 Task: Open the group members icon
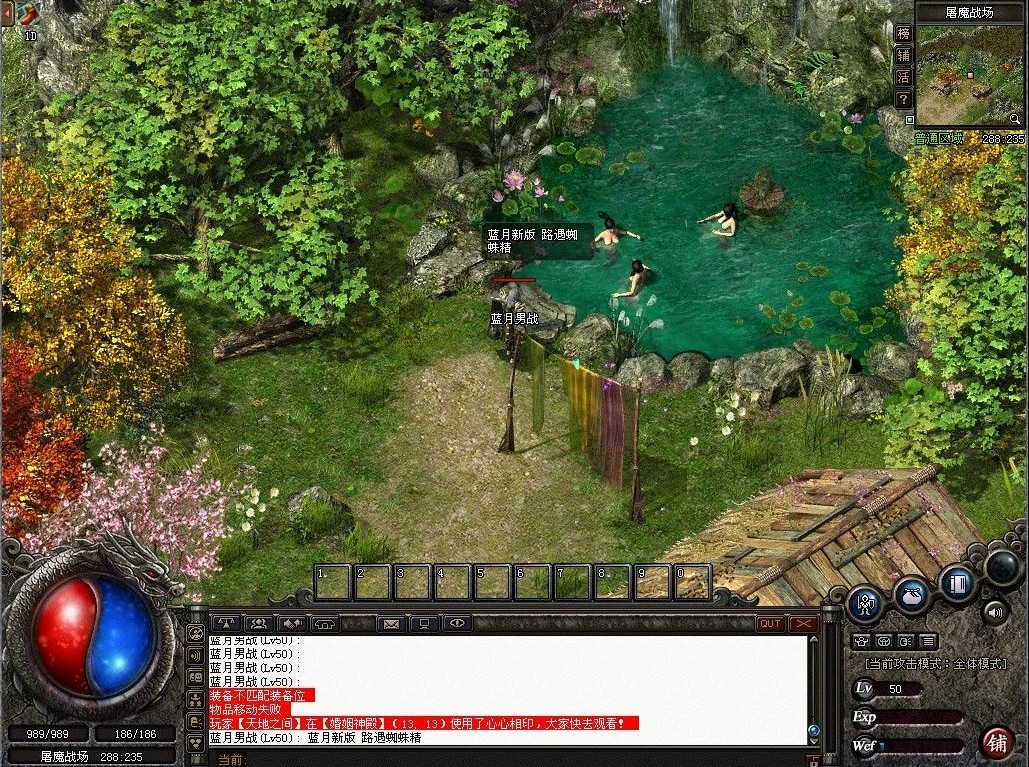[259, 624]
